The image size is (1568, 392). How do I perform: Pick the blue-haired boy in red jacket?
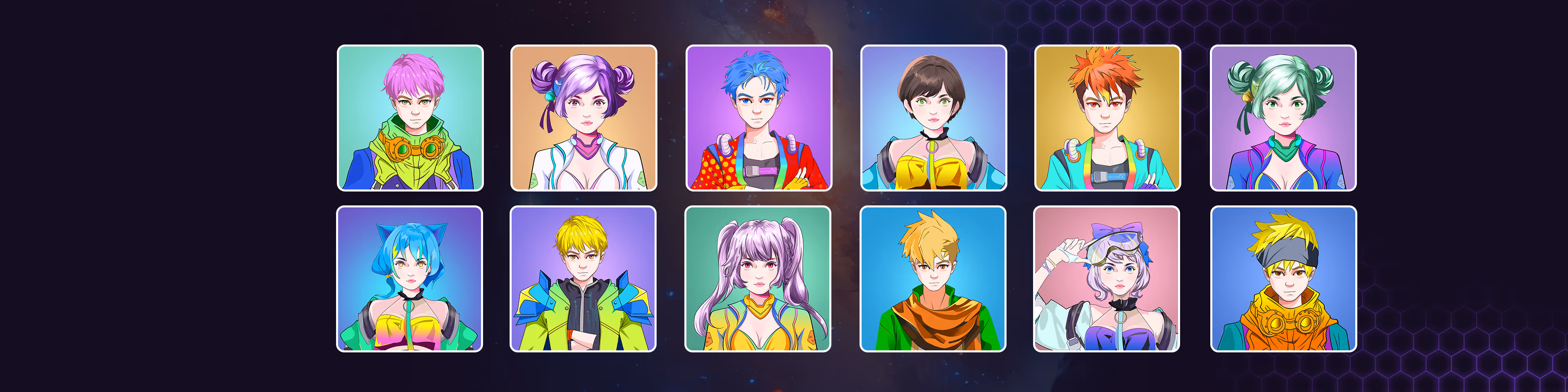coord(758,118)
